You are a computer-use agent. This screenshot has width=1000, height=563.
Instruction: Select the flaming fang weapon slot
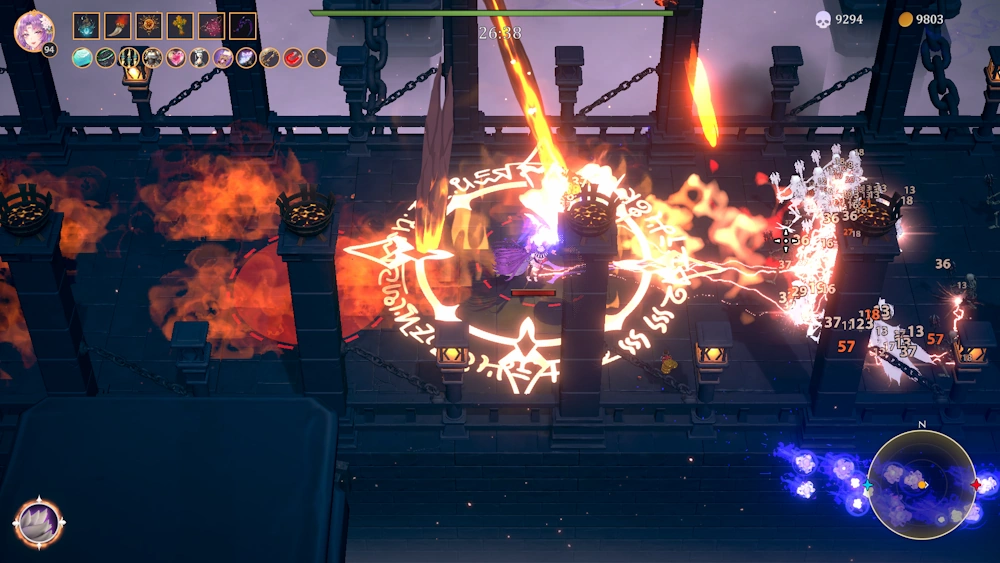[x=117, y=26]
